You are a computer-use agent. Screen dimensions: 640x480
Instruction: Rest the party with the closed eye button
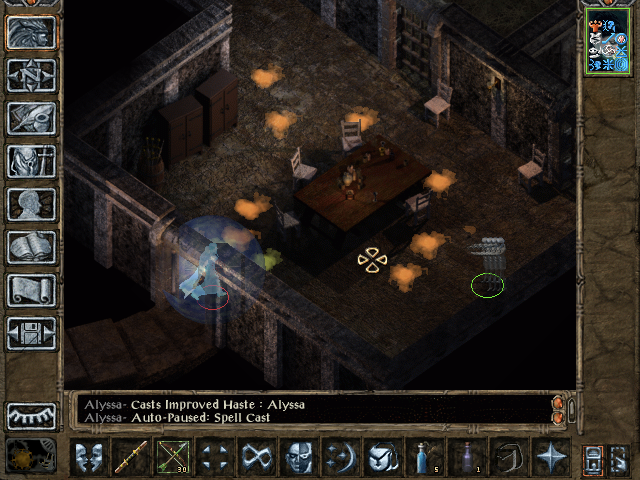[31, 415]
